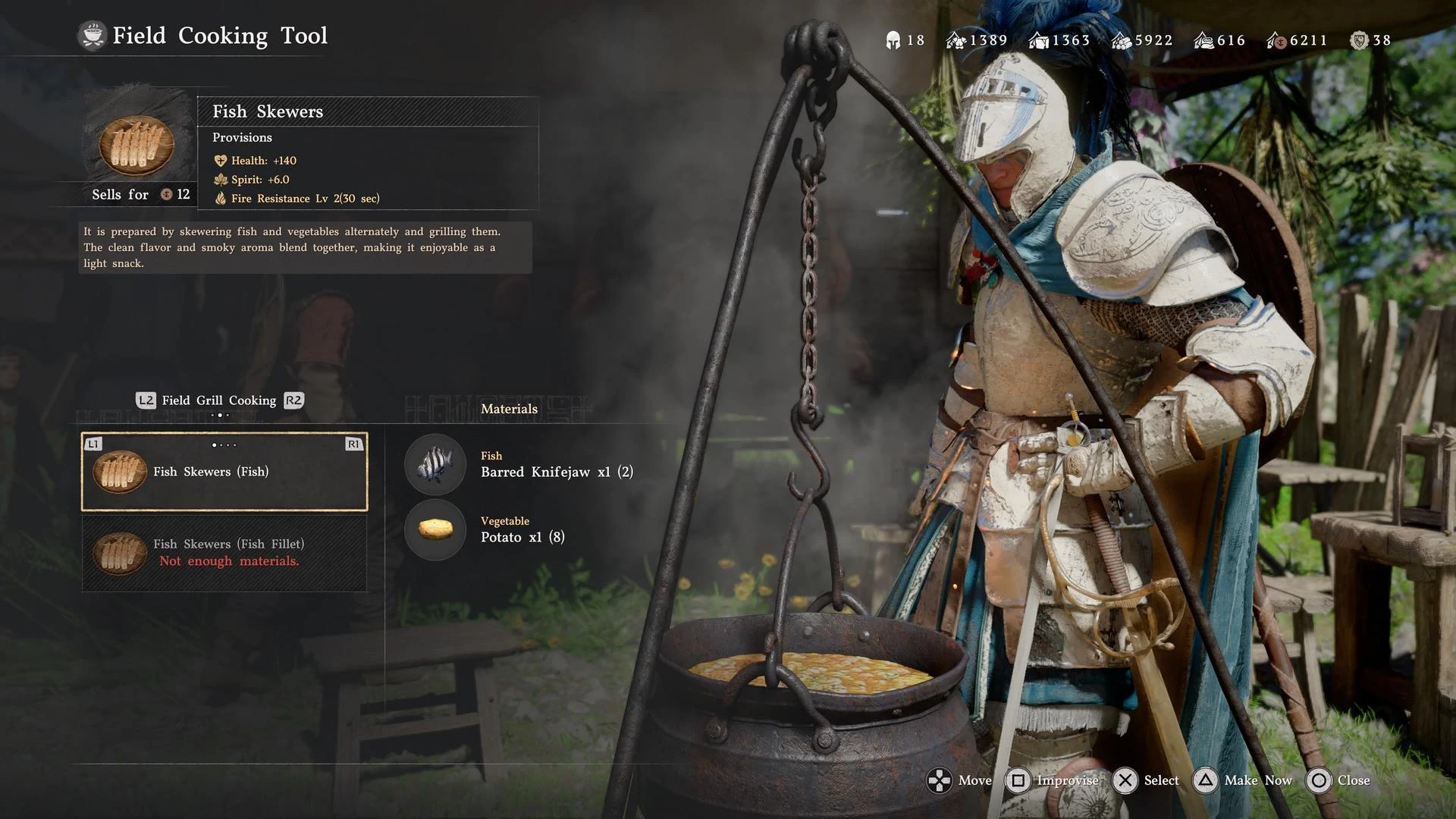The height and width of the screenshot is (819, 1456).
Task: Click the Fish Skewers dish thumbnail
Action: point(137,144)
